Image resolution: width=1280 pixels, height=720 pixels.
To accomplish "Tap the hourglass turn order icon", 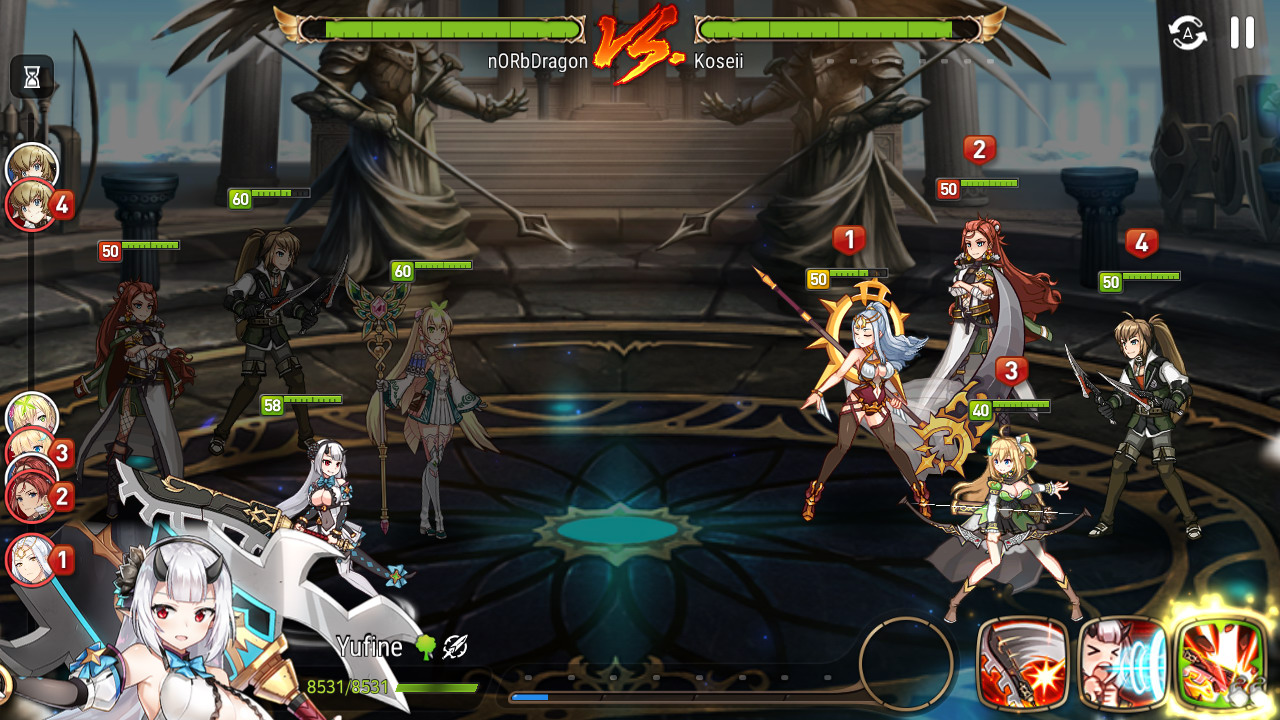I will pyautogui.click(x=31, y=77).
